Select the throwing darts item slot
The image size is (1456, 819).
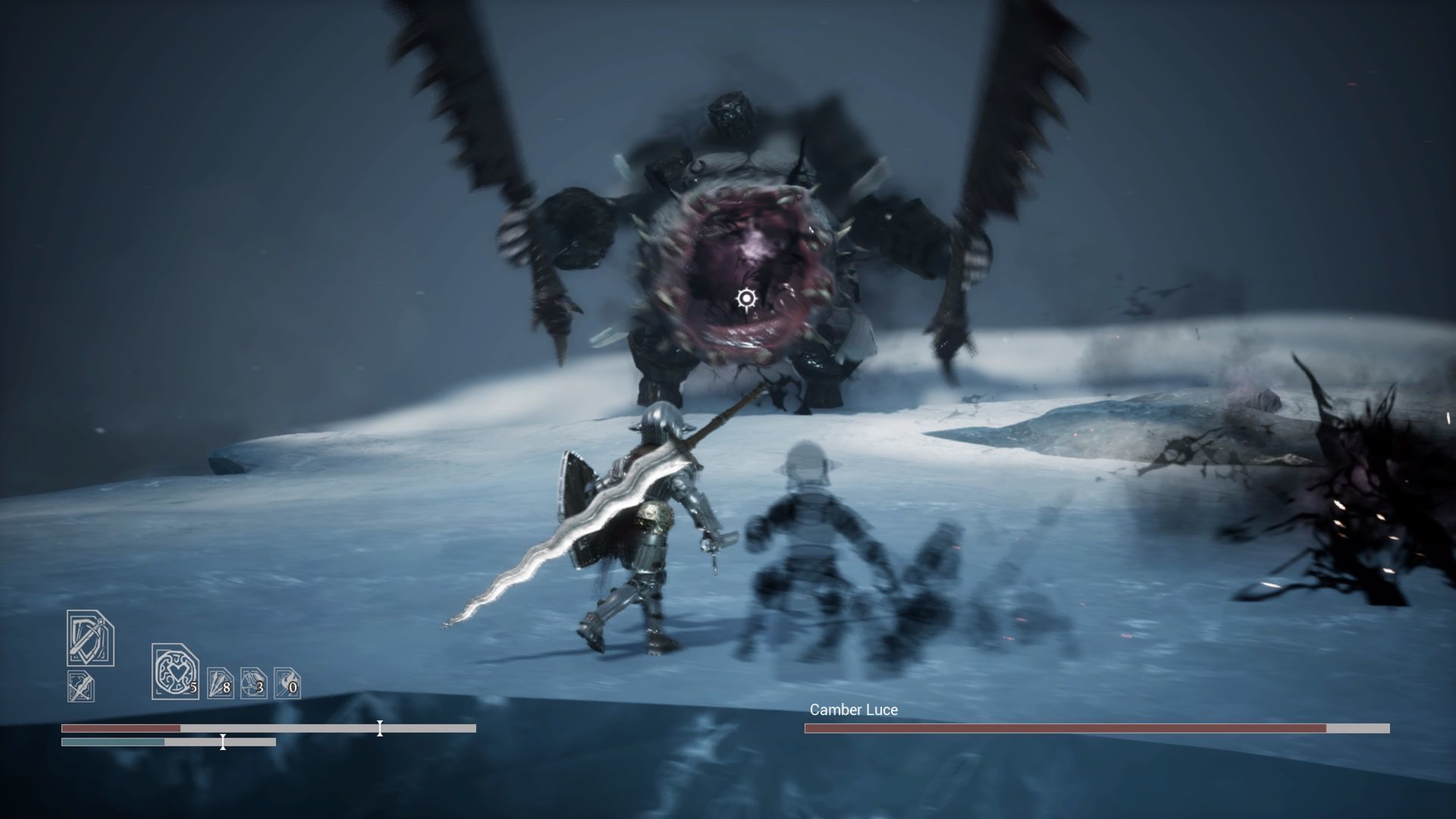pyautogui.click(x=221, y=683)
